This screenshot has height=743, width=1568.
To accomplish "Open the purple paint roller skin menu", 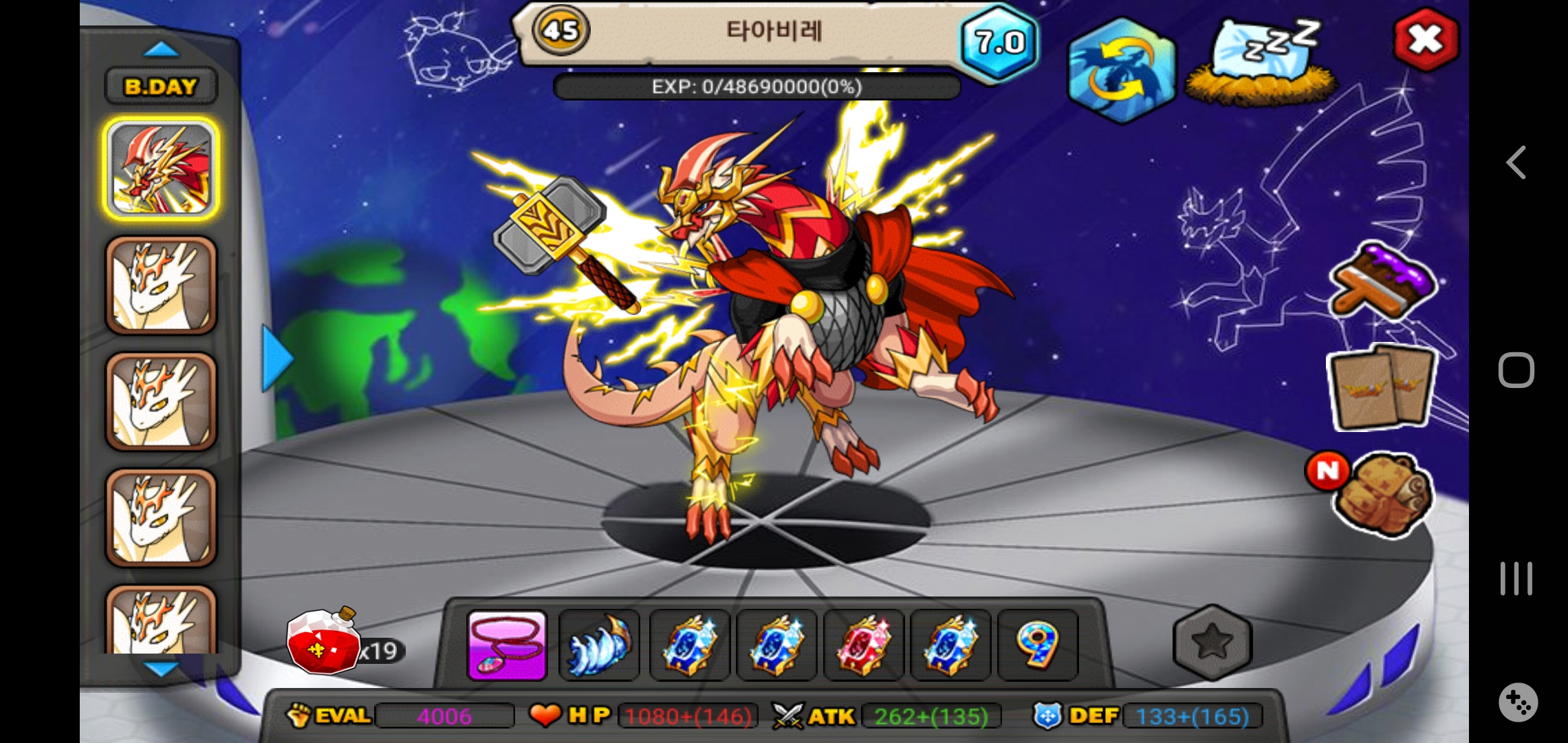I will (x=1382, y=282).
